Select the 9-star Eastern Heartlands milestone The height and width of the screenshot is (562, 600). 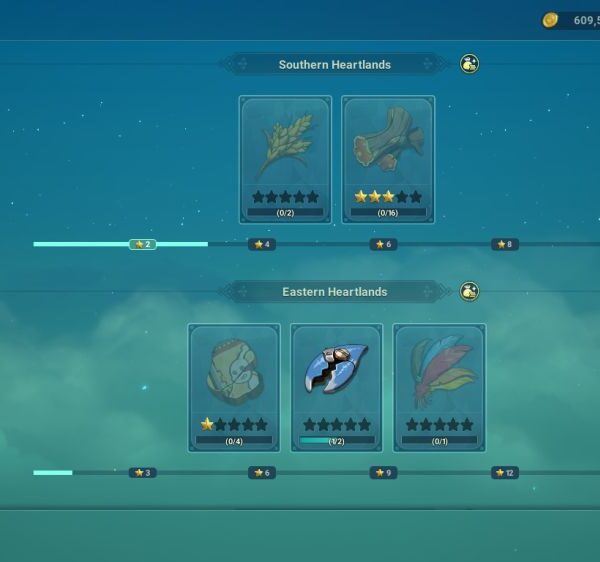[383, 473]
